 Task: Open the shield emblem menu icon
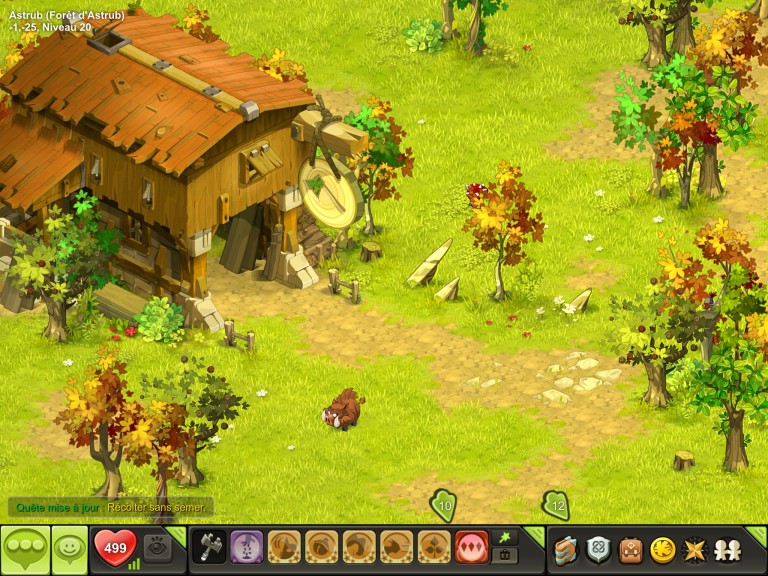point(598,549)
